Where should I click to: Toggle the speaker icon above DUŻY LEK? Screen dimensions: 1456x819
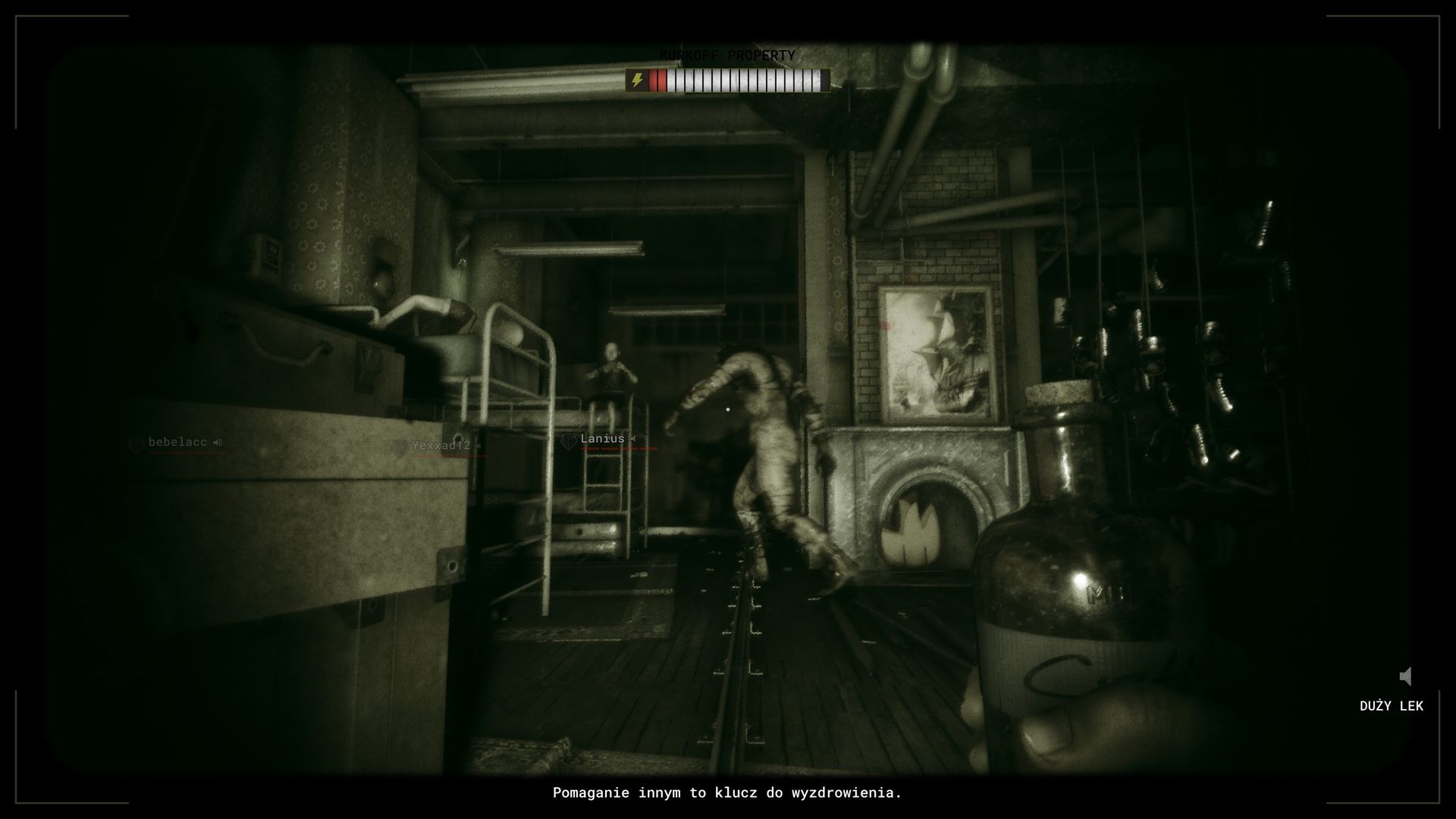tap(1406, 676)
